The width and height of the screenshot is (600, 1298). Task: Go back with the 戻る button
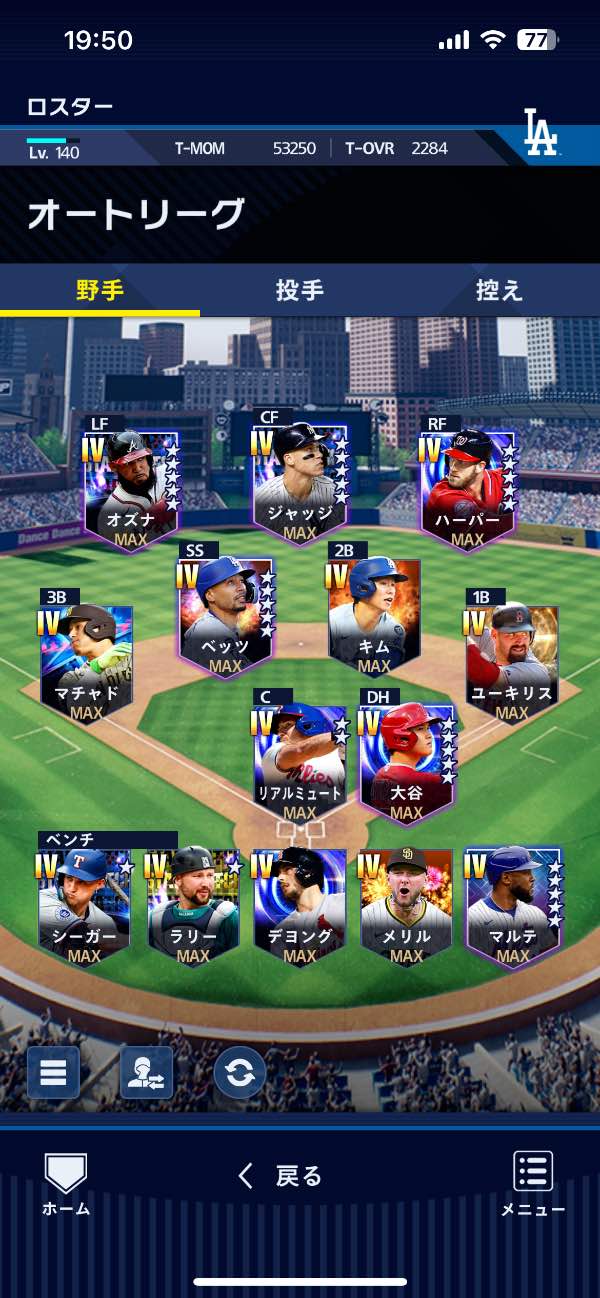click(280, 1176)
